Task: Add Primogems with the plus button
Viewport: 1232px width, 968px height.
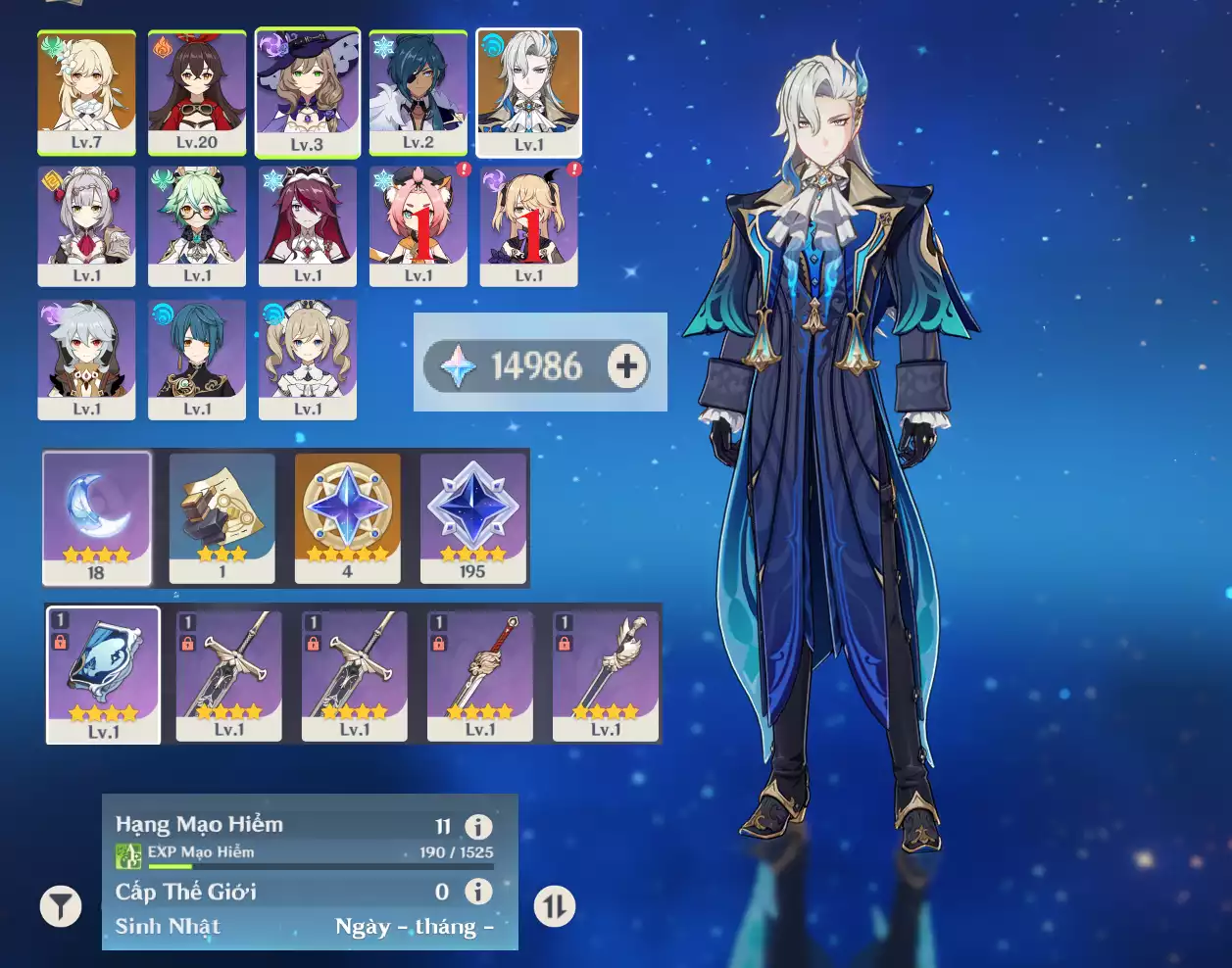Action: pos(627,366)
